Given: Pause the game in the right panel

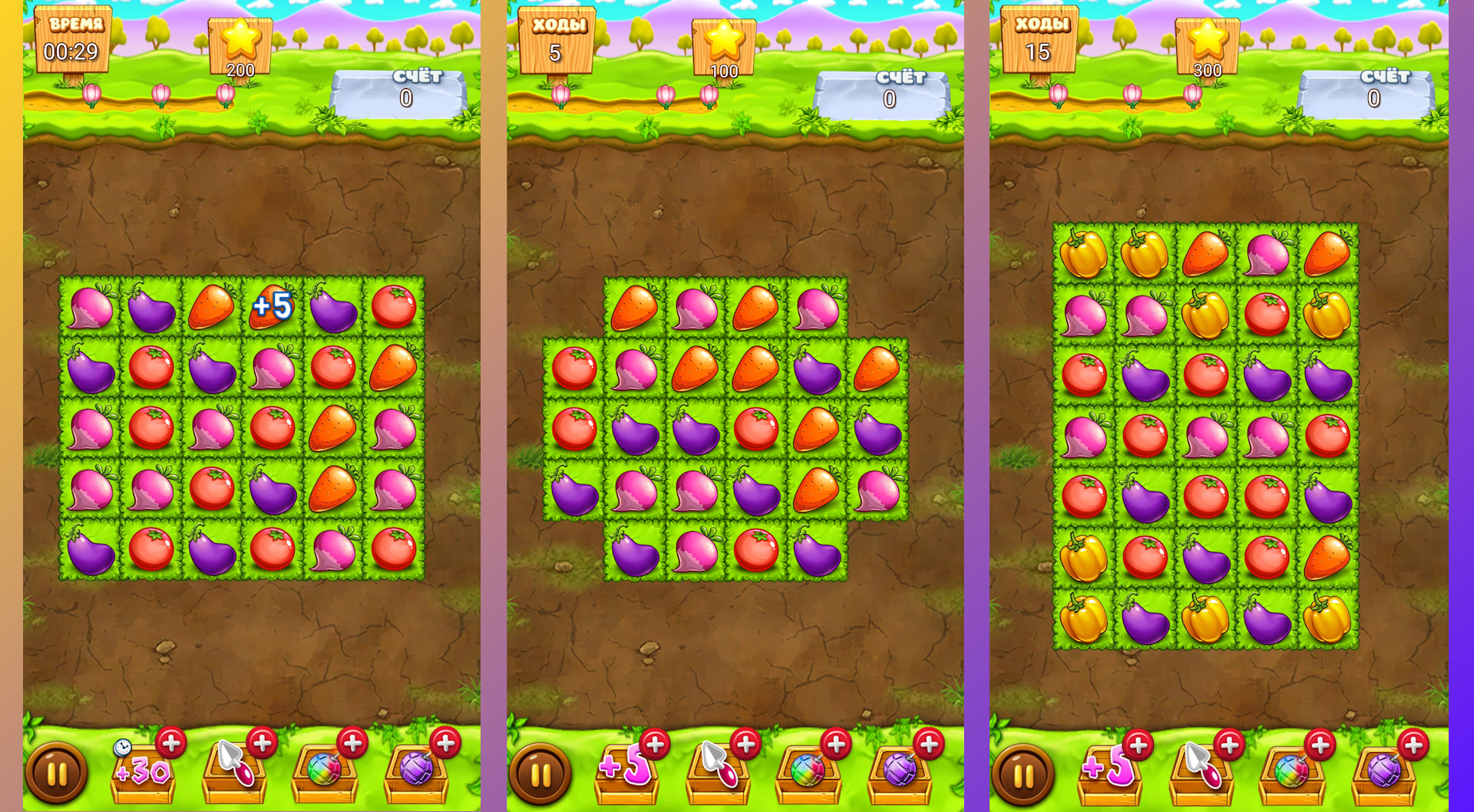Looking at the screenshot, I should pos(1022,775).
